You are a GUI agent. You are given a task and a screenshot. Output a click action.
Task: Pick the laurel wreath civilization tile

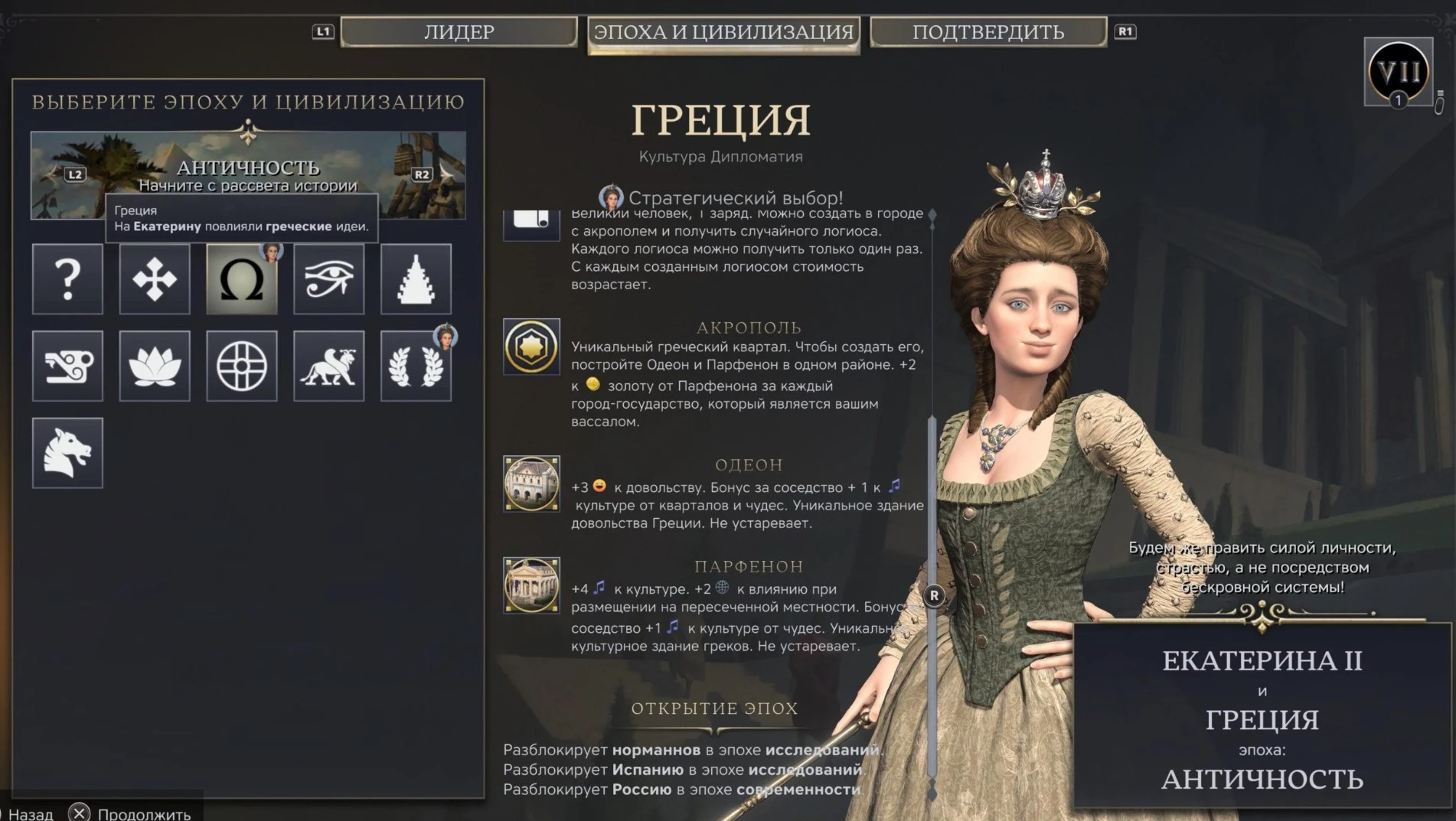416,366
